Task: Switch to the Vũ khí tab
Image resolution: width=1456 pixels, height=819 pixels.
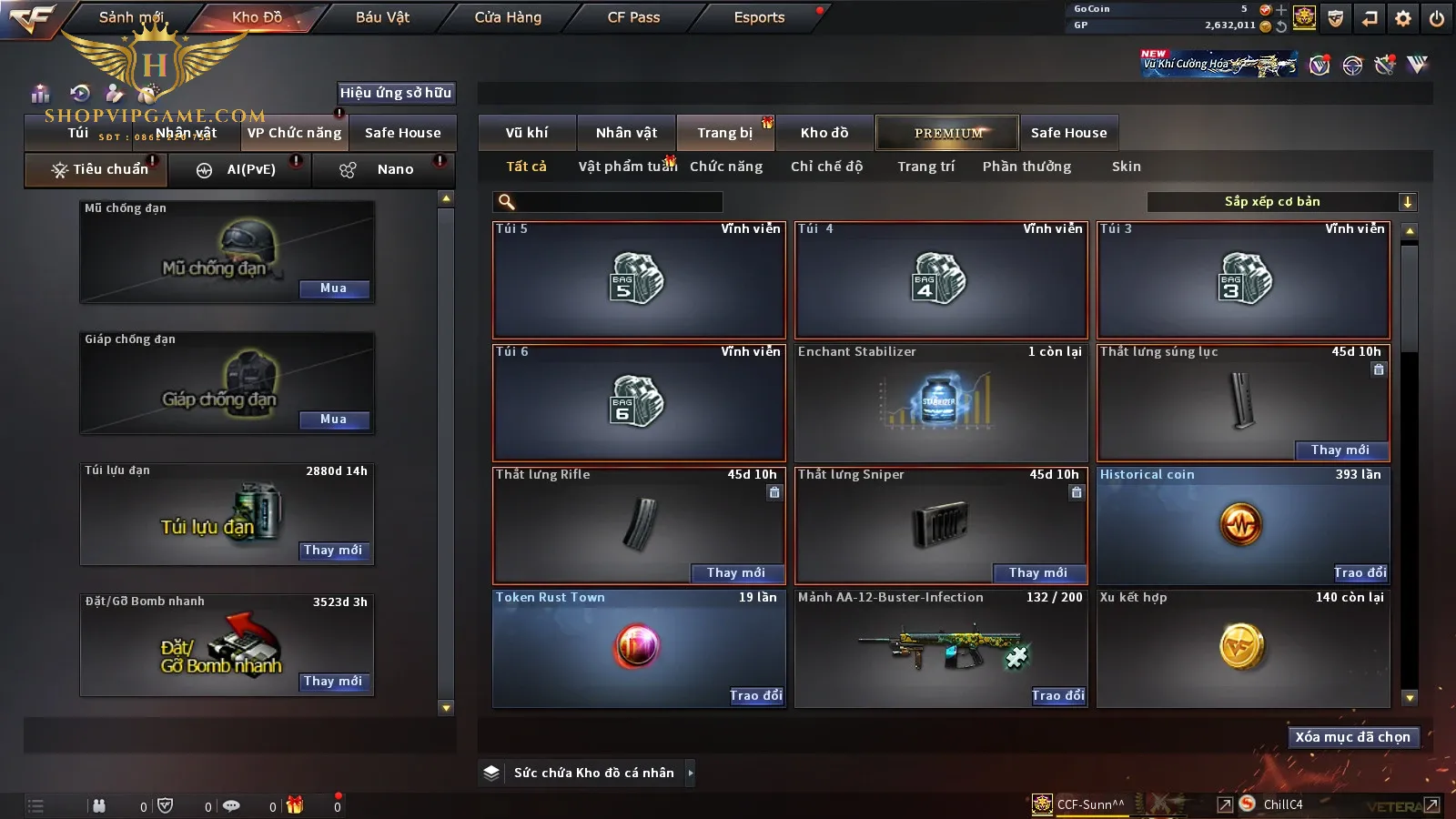Action: coord(527,133)
